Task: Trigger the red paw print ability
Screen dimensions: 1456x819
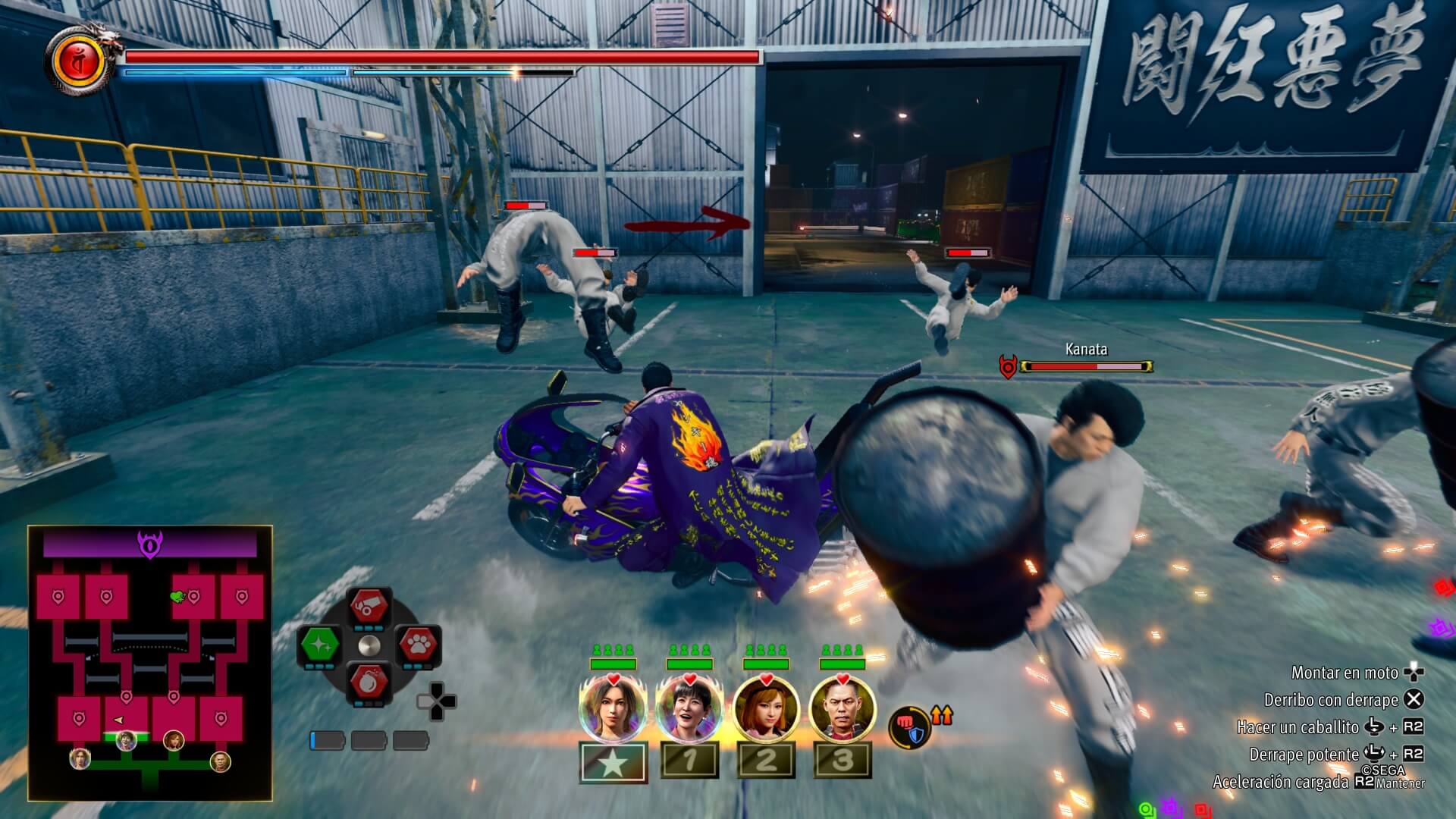Action: pos(418,645)
